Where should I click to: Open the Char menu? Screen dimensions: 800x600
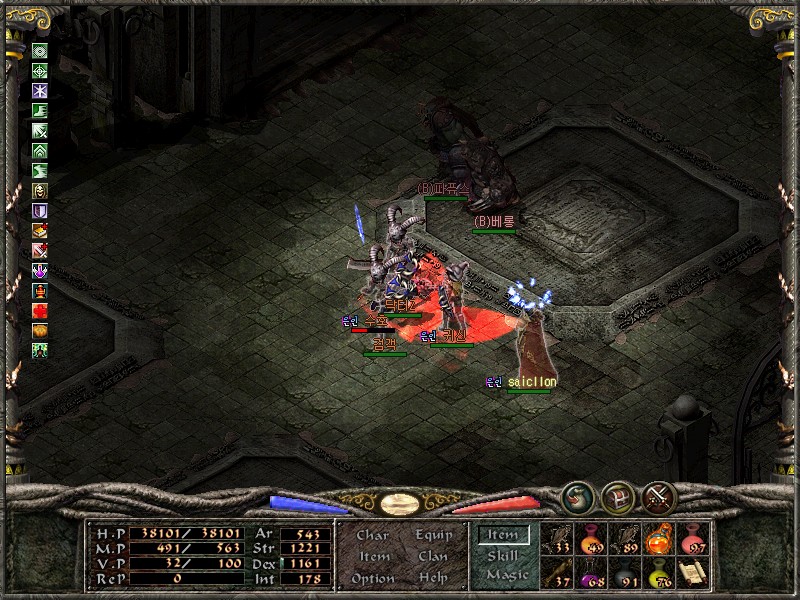click(x=373, y=535)
